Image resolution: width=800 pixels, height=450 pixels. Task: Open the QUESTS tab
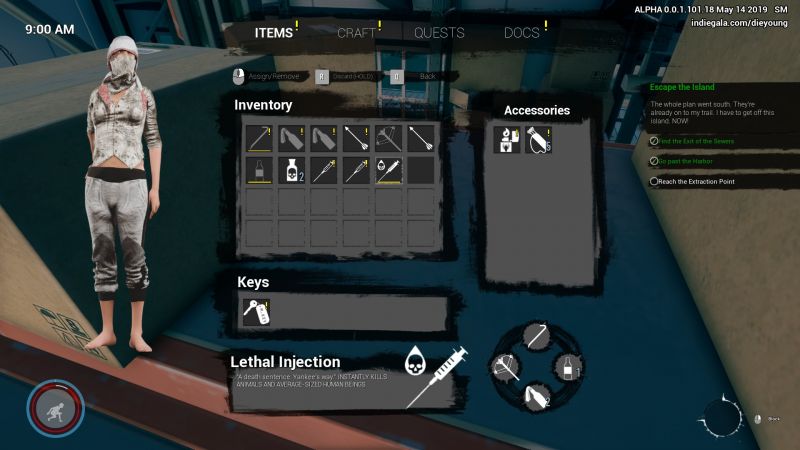pos(439,33)
